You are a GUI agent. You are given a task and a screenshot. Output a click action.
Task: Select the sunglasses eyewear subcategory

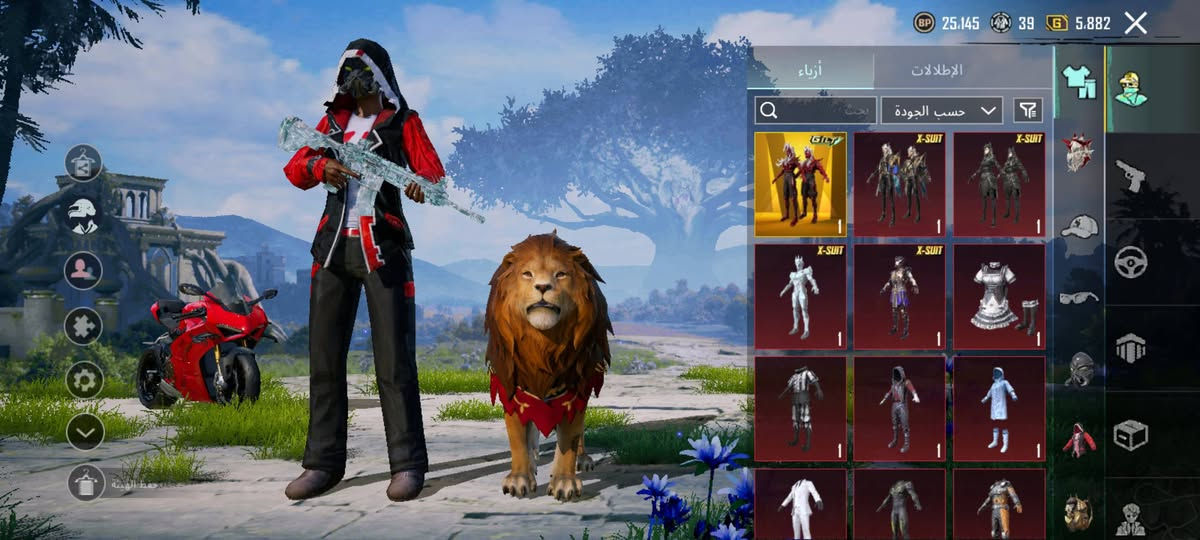click(1079, 297)
